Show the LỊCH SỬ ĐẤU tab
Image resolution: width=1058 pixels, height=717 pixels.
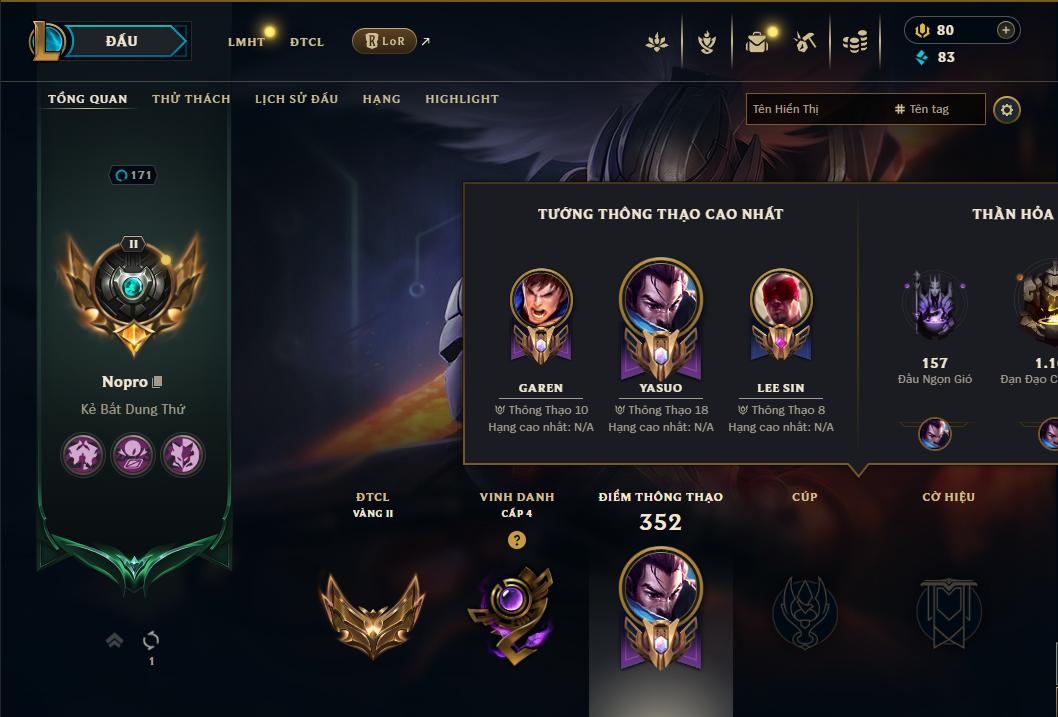[x=296, y=99]
